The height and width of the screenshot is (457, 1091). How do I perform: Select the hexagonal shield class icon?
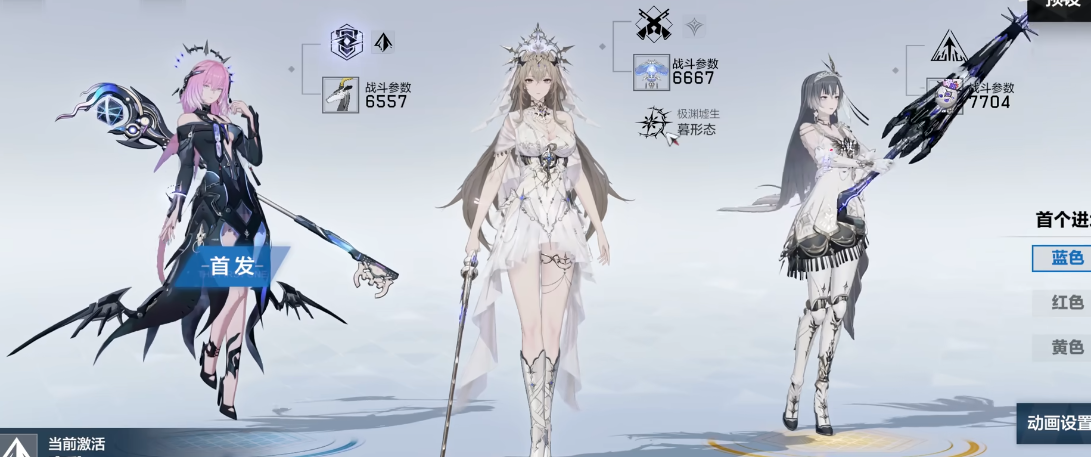coord(346,42)
